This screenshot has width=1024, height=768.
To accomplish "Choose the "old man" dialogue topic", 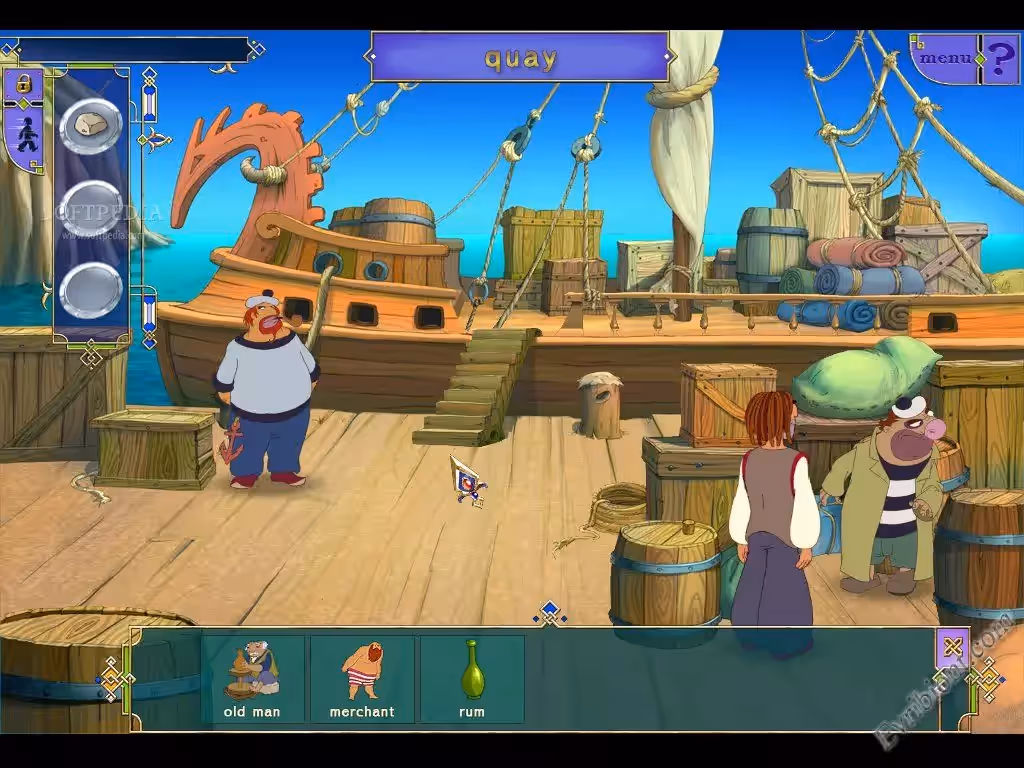I will [253, 678].
